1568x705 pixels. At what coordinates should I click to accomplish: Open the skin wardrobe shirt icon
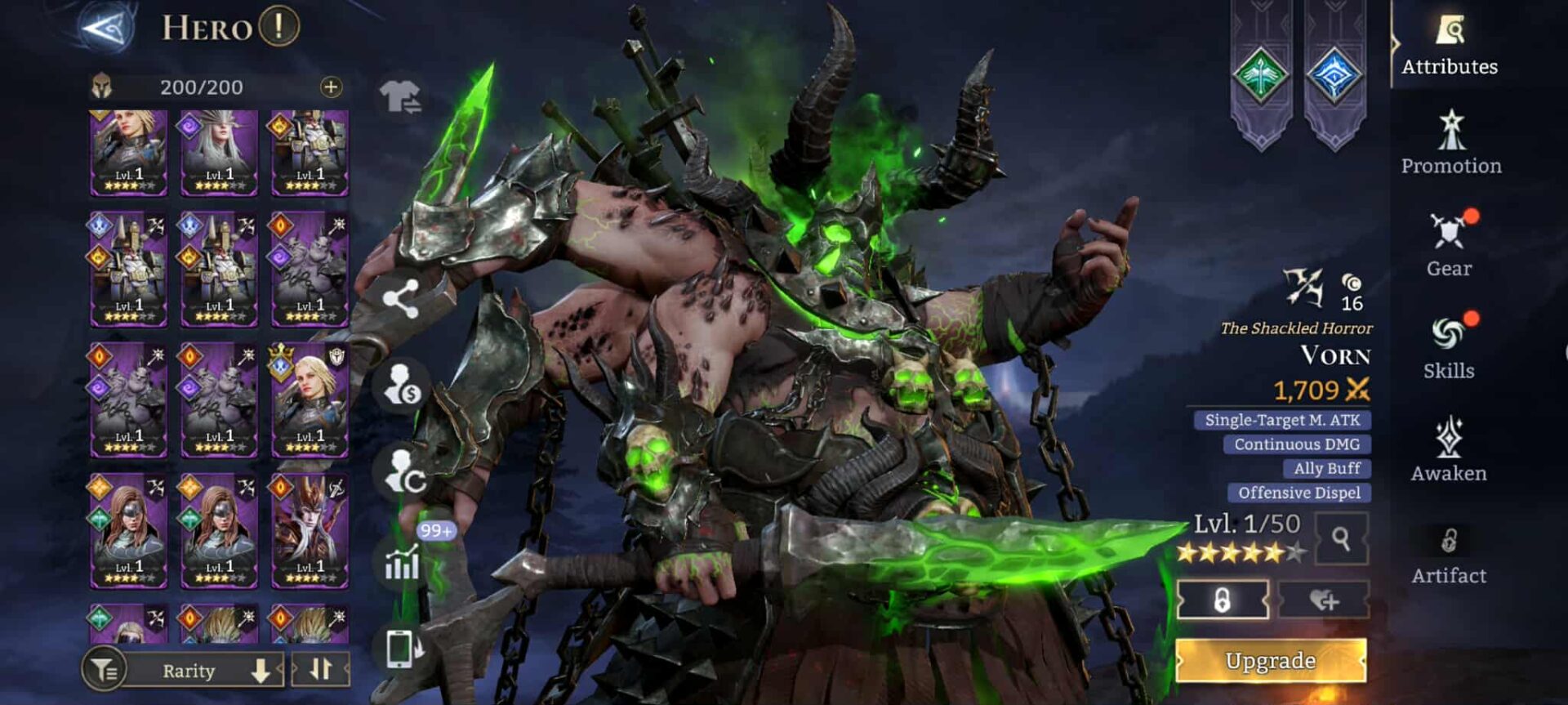tap(400, 97)
